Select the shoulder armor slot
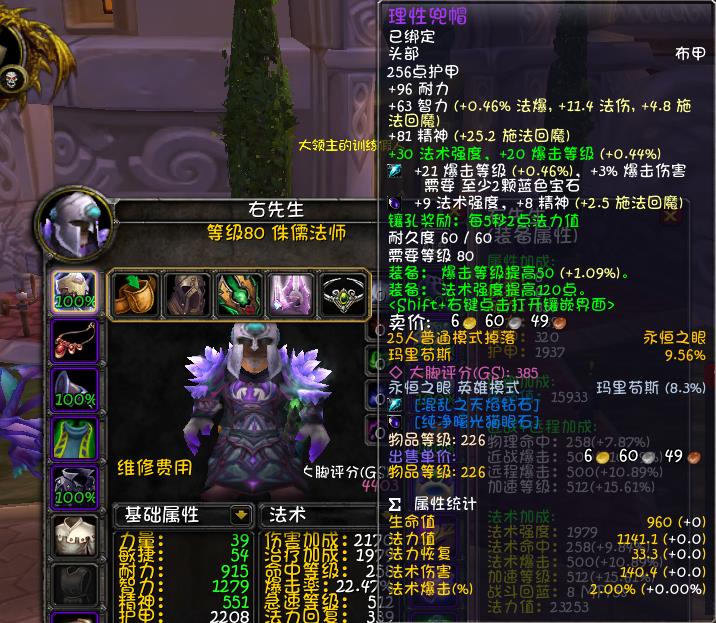Screen dimensions: 716x623 pyautogui.click(x=73, y=388)
